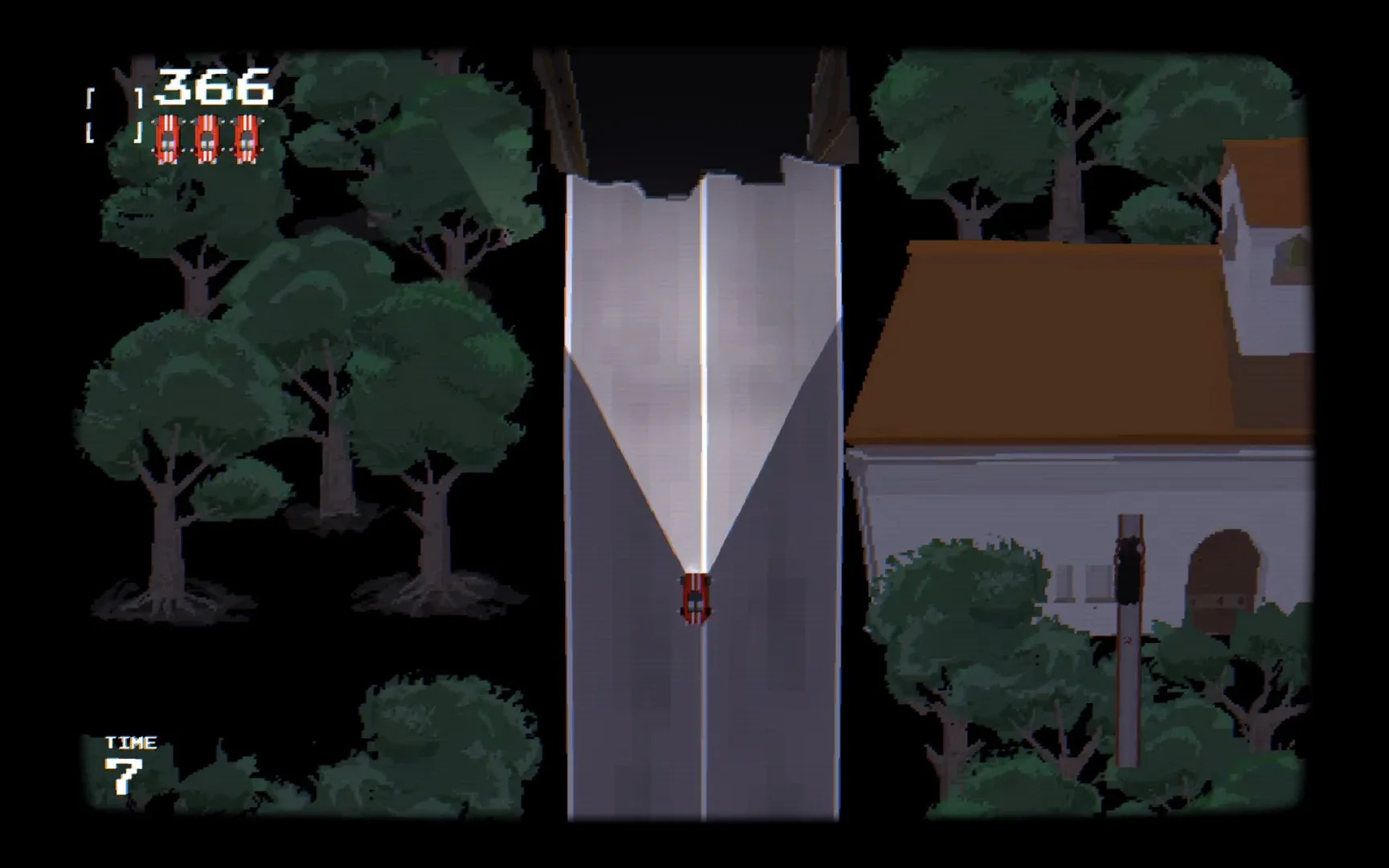Screen dimensions: 1389x868
Task: Select the first red car life icon
Action: (x=167, y=138)
